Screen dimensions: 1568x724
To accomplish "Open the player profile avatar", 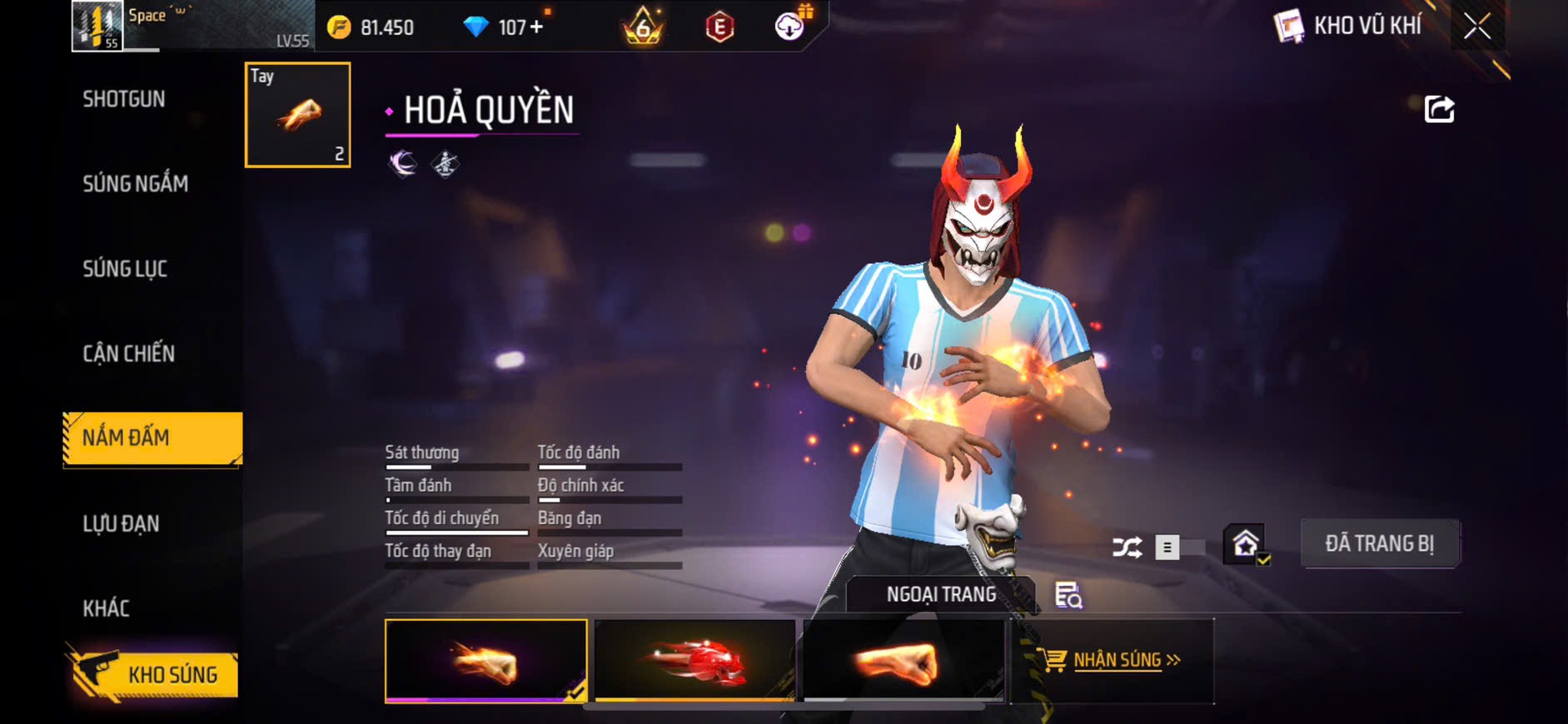I will coord(97,26).
